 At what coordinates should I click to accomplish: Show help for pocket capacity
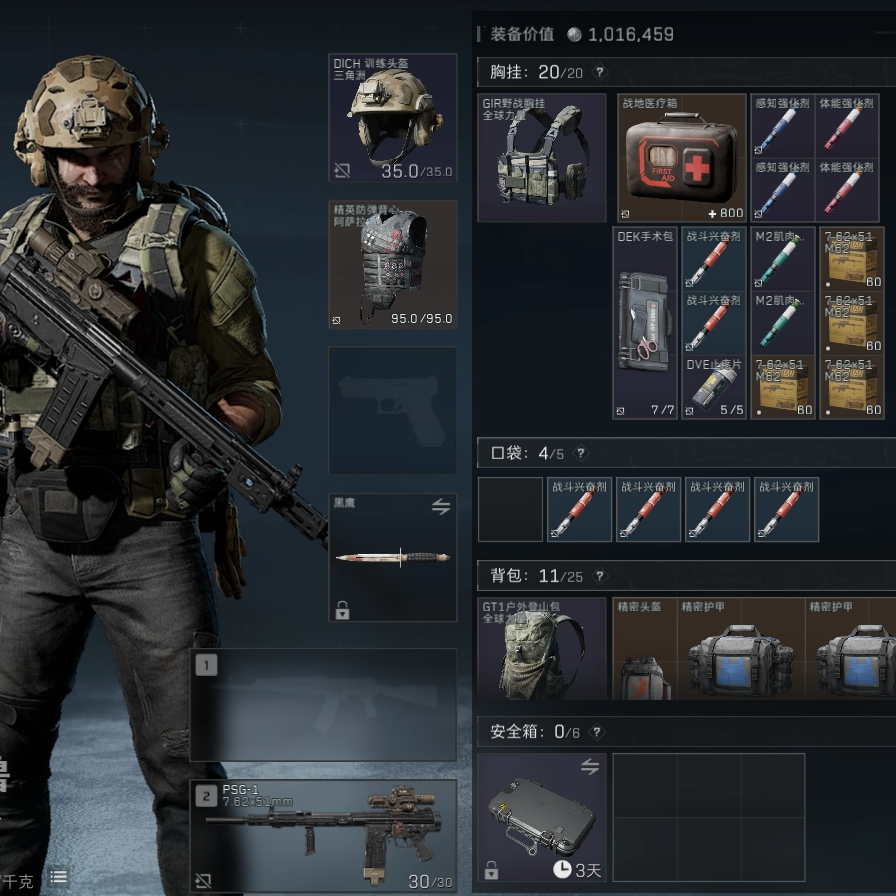click(581, 453)
